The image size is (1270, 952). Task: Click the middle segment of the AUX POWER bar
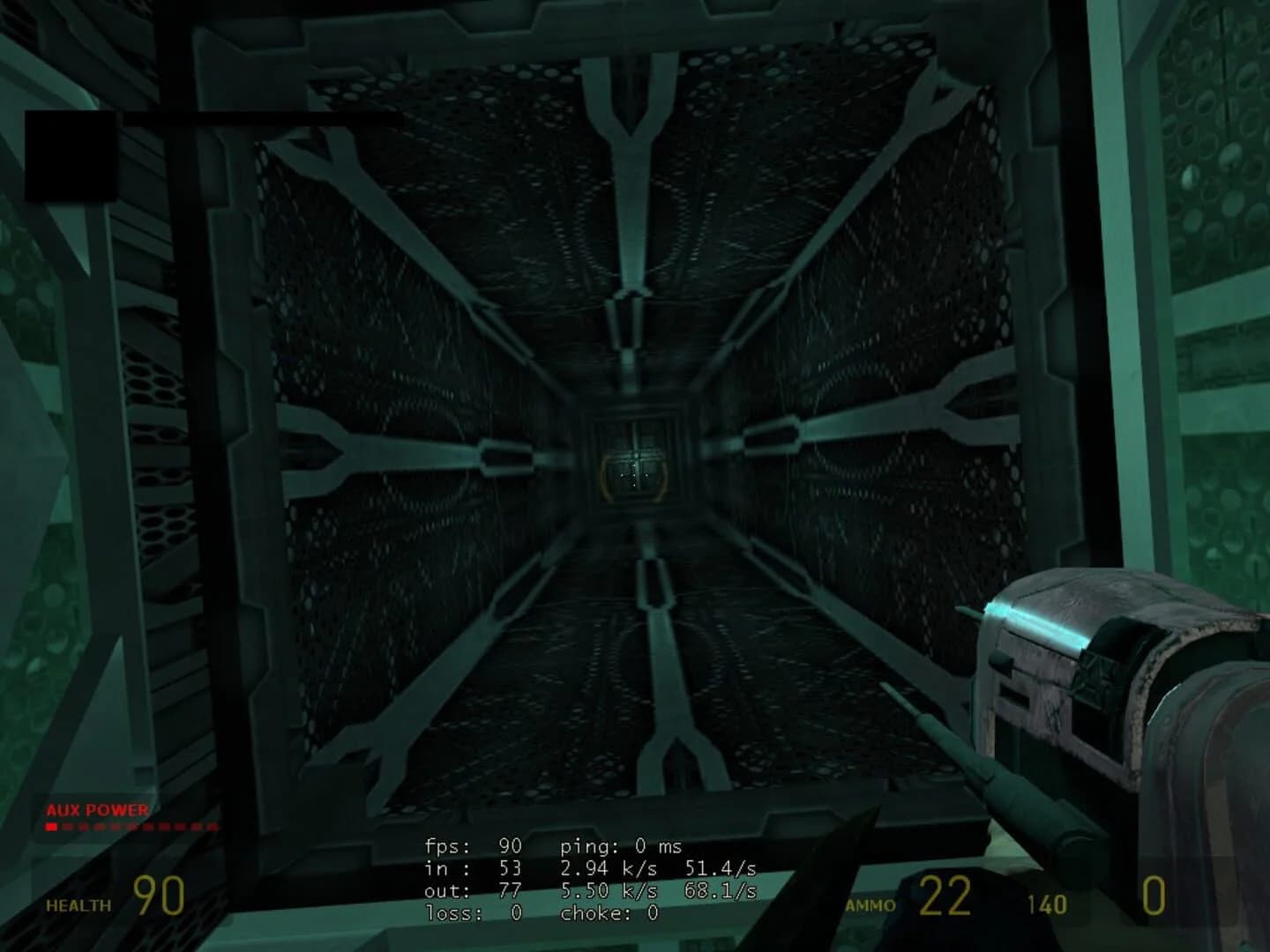131,828
